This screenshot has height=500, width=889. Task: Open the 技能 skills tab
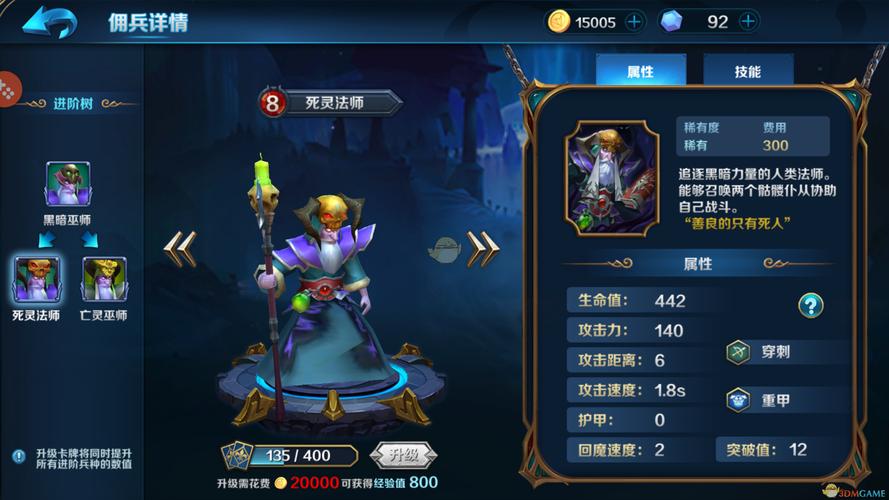click(x=748, y=72)
